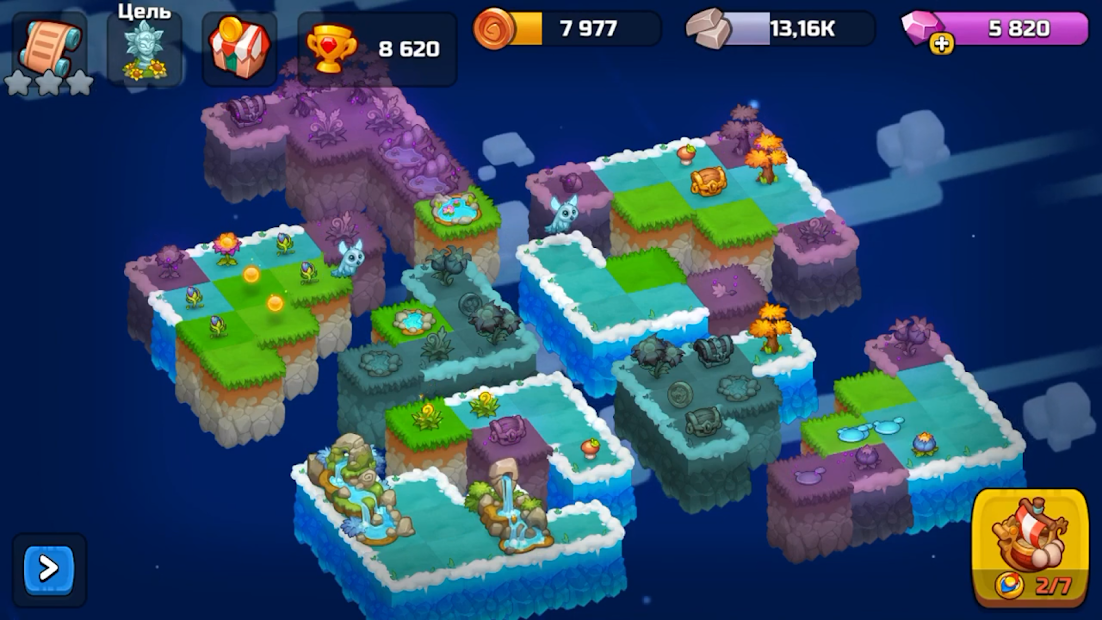Expand the blue arrow side panel
Image resolution: width=1102 pixels, height=620 pixels.
click(49, 569)
